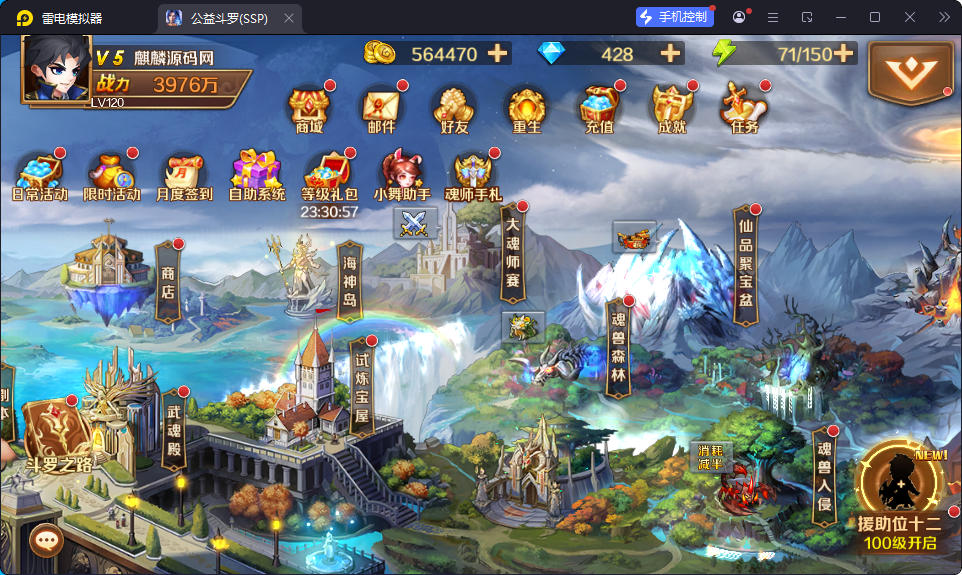Open the chat bubble button
This screenshot has width=962, height=575.
[46, 540]
